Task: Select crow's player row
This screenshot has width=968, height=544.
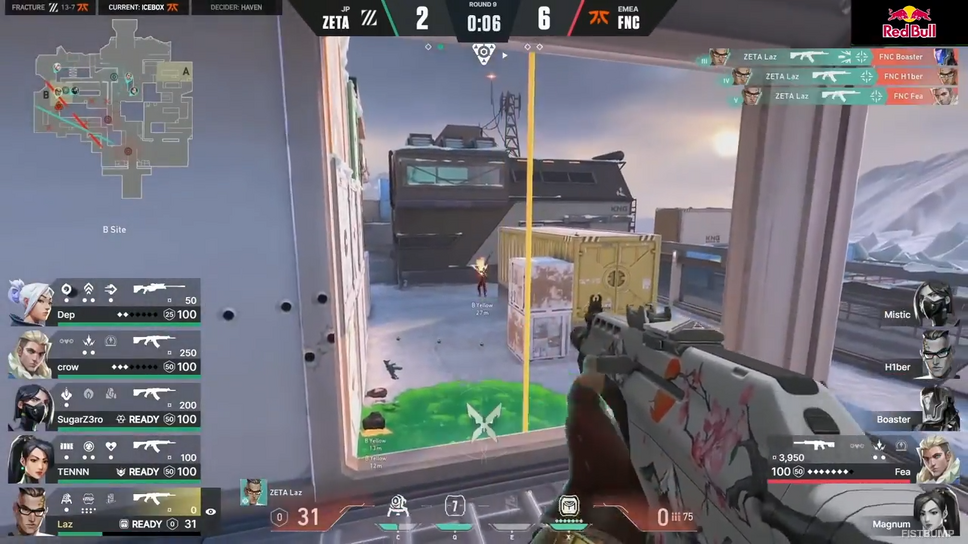Action: tap(104, 354)
